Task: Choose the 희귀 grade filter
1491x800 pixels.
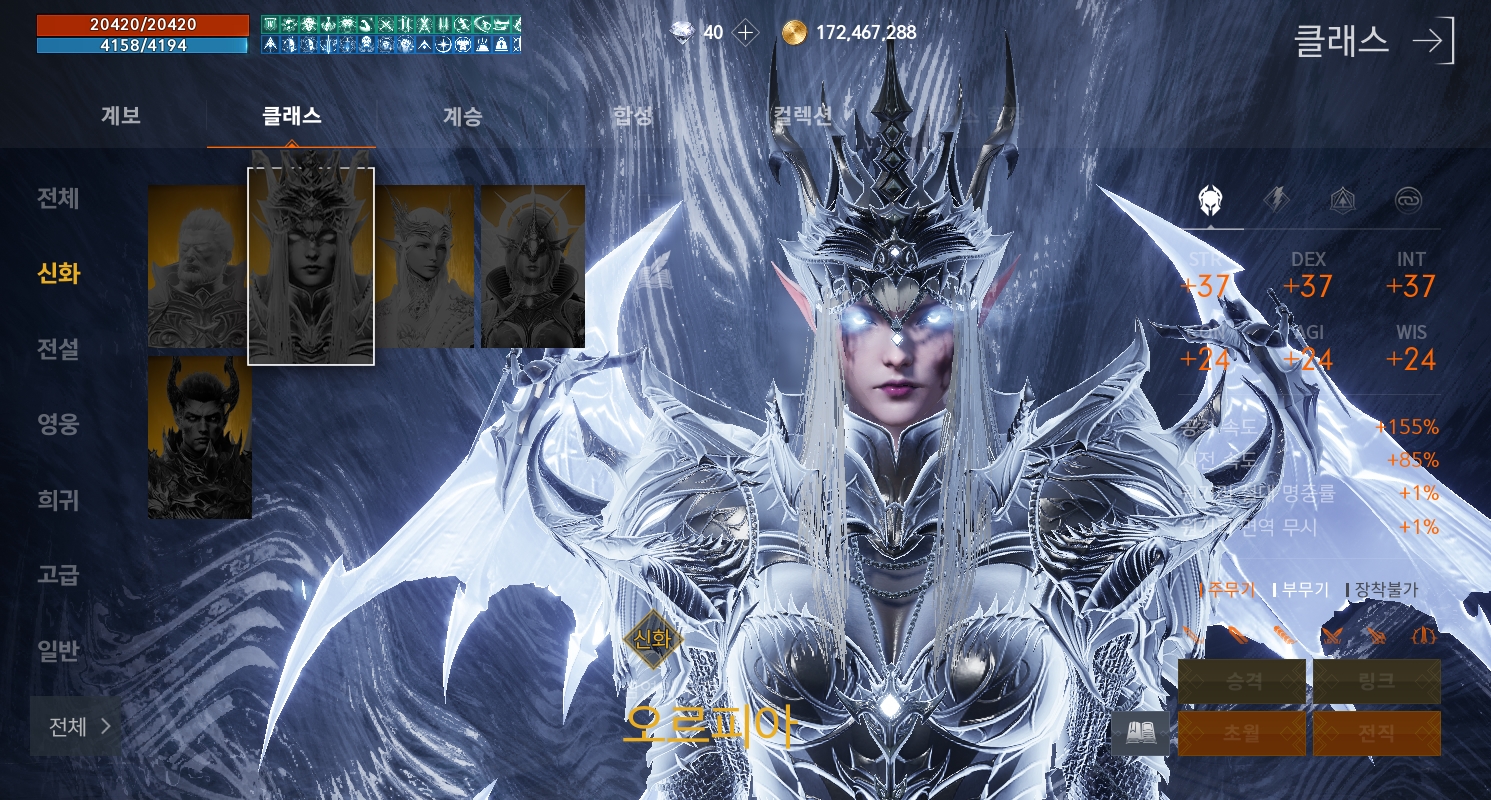Action: click(58, 500)
